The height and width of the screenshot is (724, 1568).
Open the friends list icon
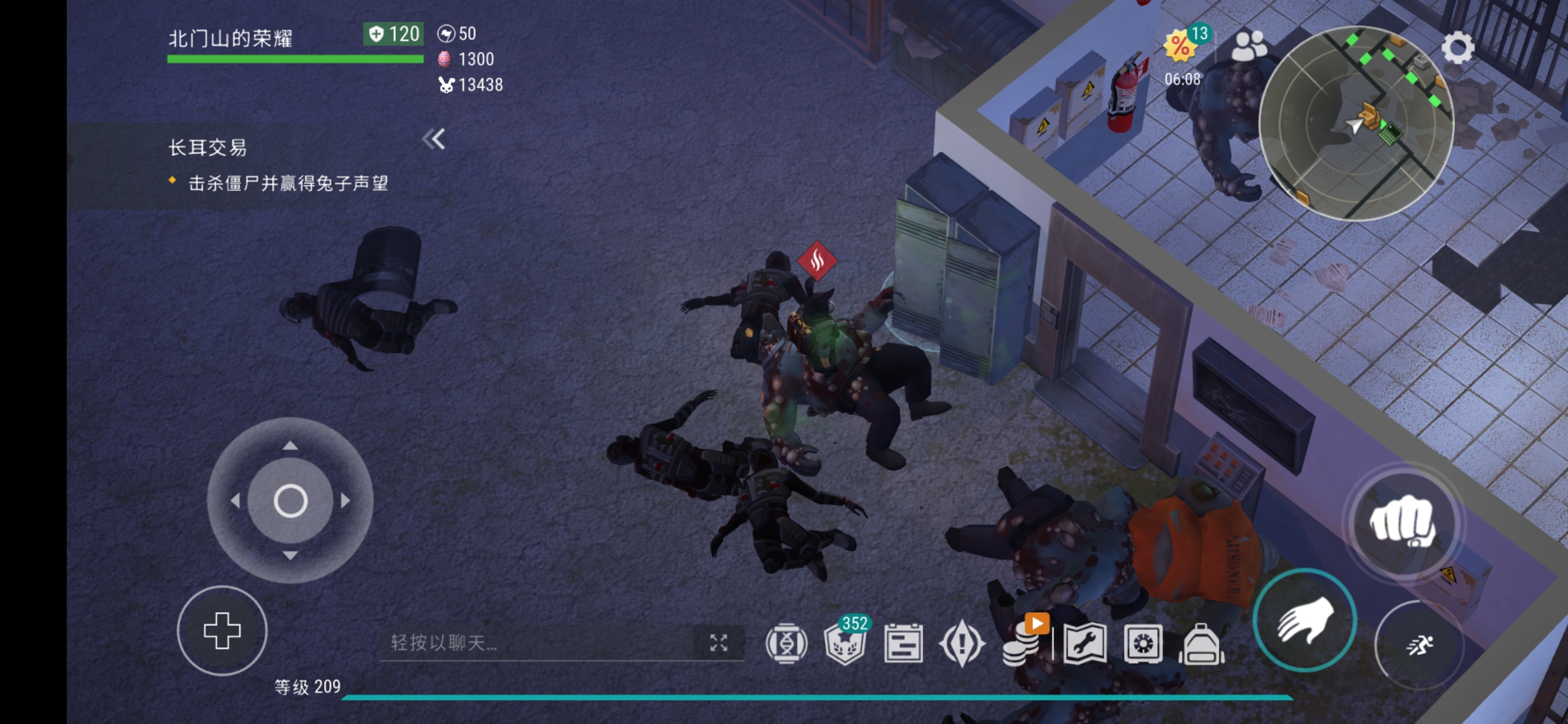[x=1249, y=46]
